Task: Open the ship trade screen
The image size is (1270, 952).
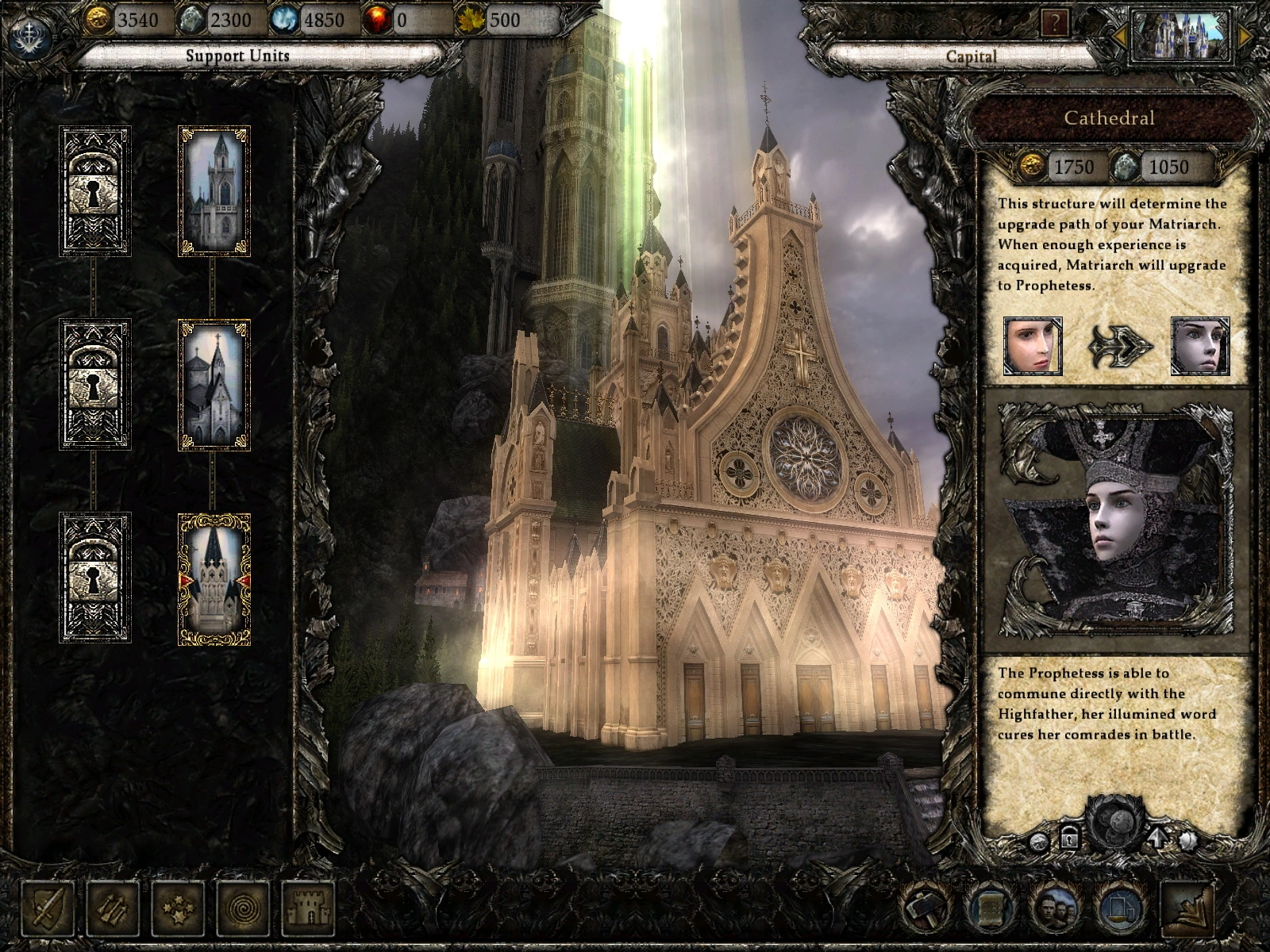Action: click(x=1122, y=908)
